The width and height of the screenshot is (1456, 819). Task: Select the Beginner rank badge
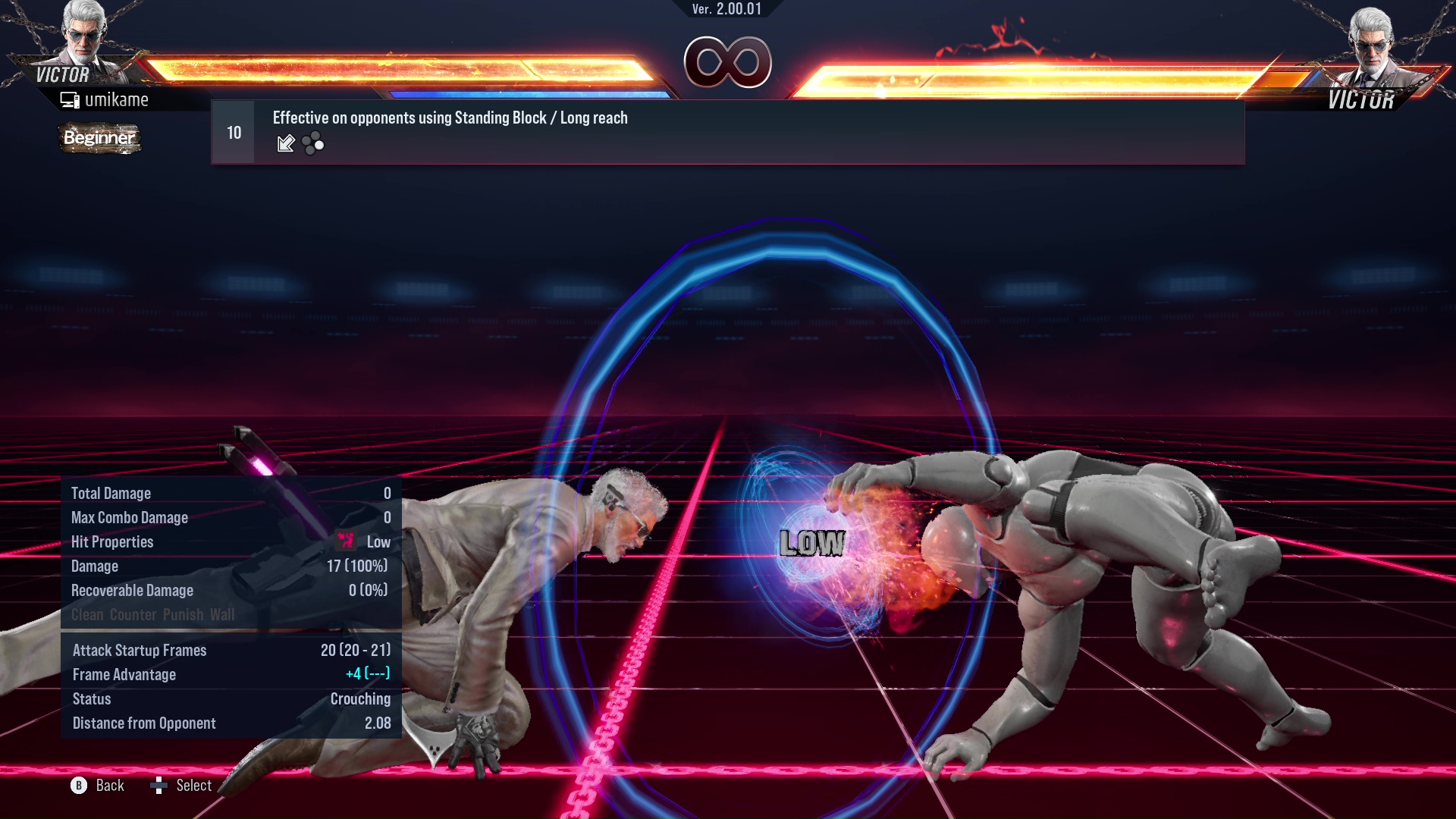click(99, 139)
